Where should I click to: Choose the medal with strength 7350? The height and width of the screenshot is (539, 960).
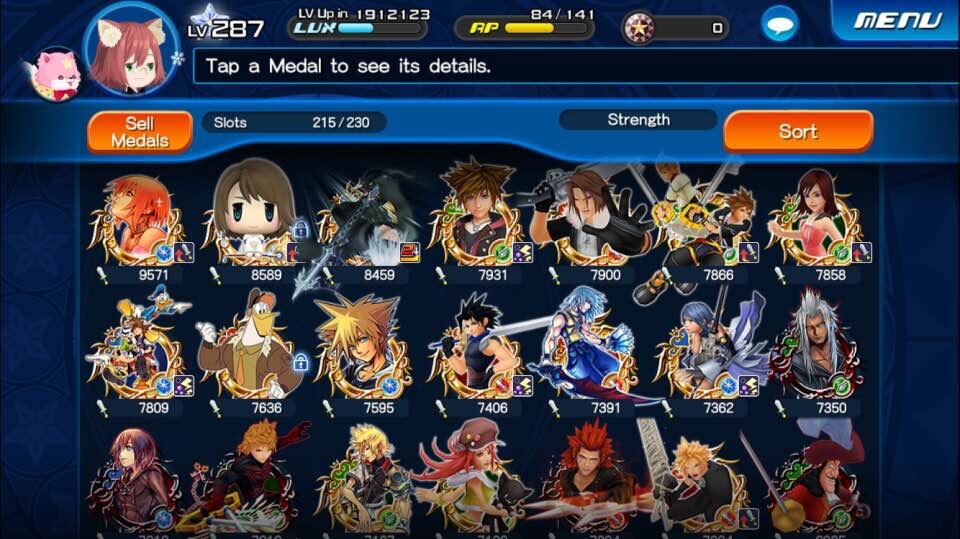coord(817,348)
